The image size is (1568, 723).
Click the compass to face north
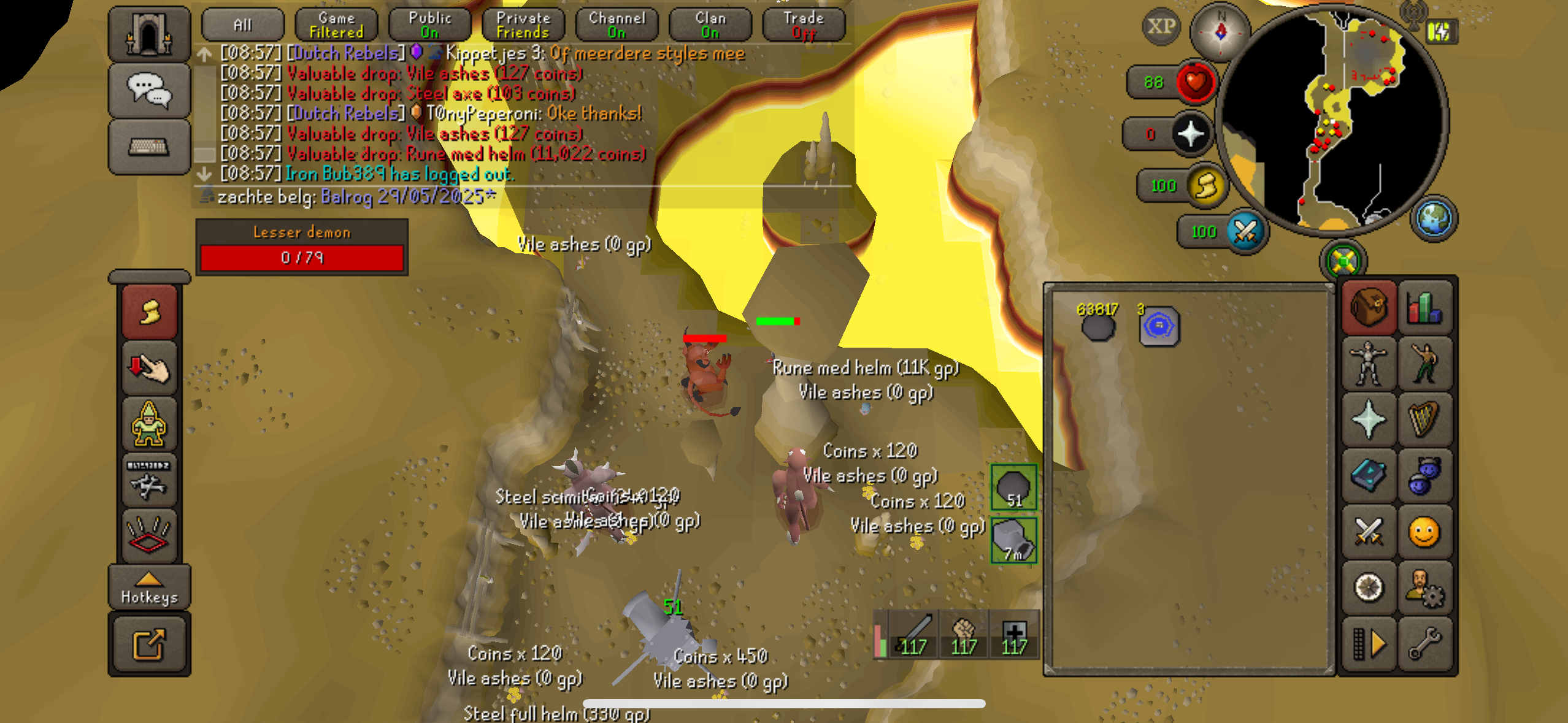click(1220, 31)
